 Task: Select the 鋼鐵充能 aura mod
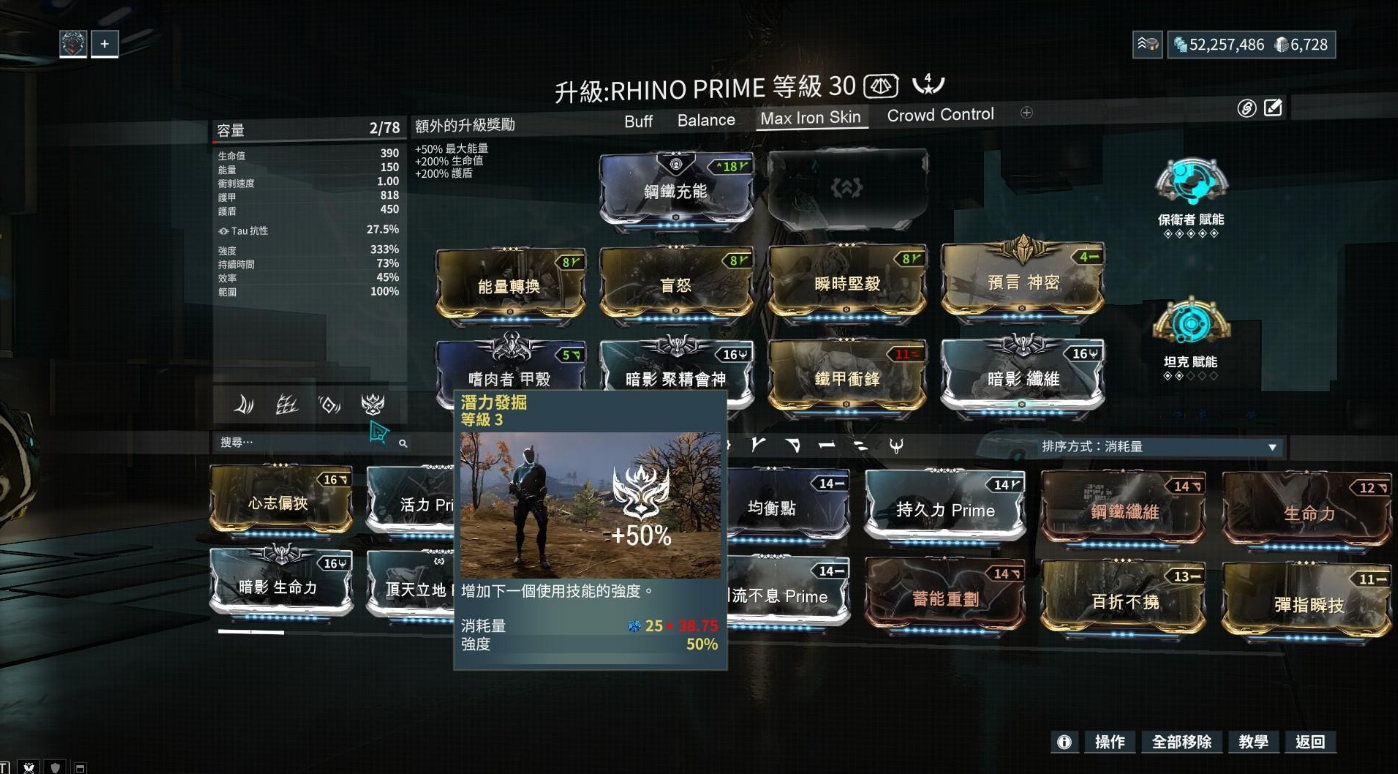[x=675, y=190]
